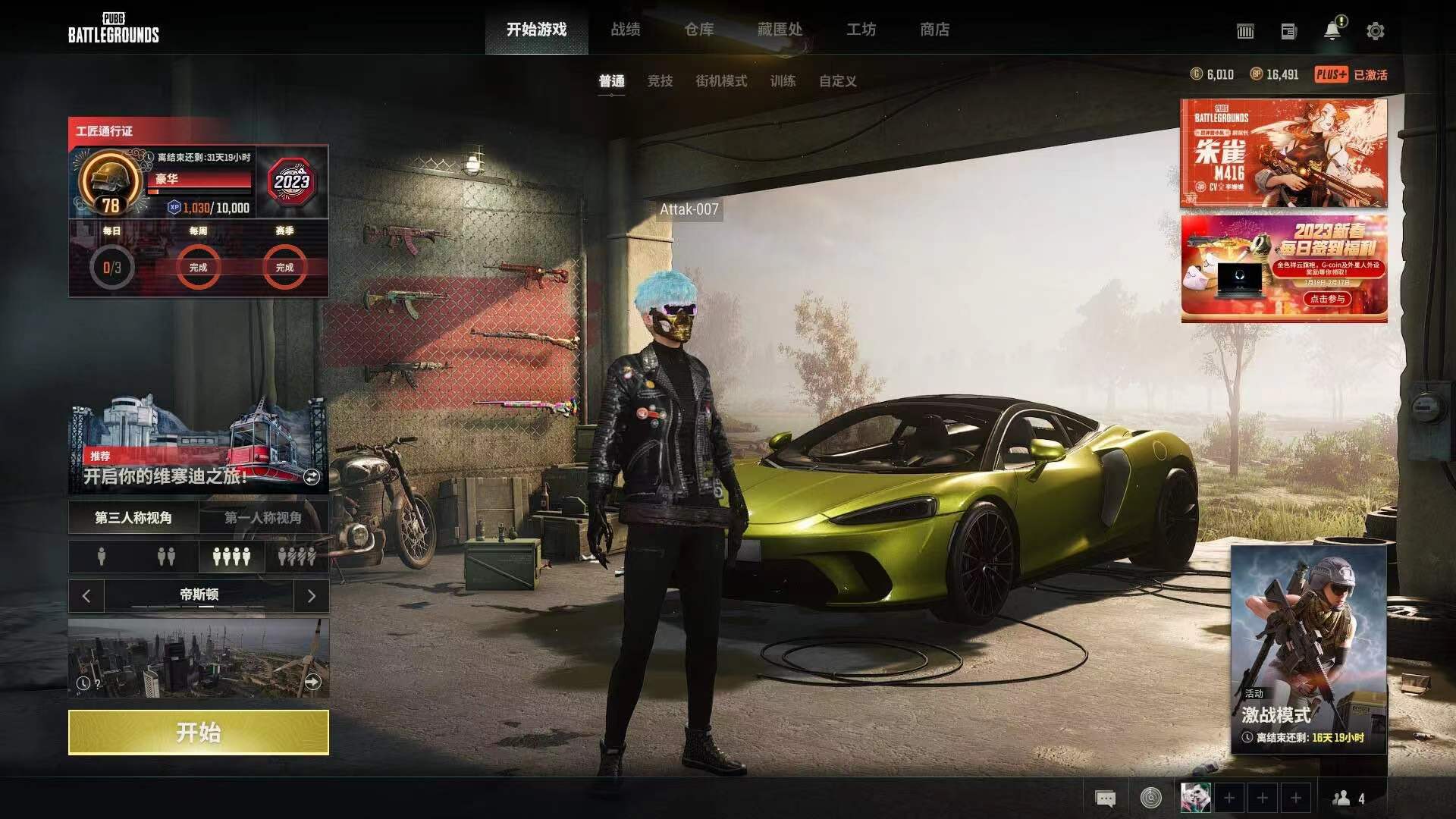
Task: Open the settings gear icon
Action: [1375, 31]
